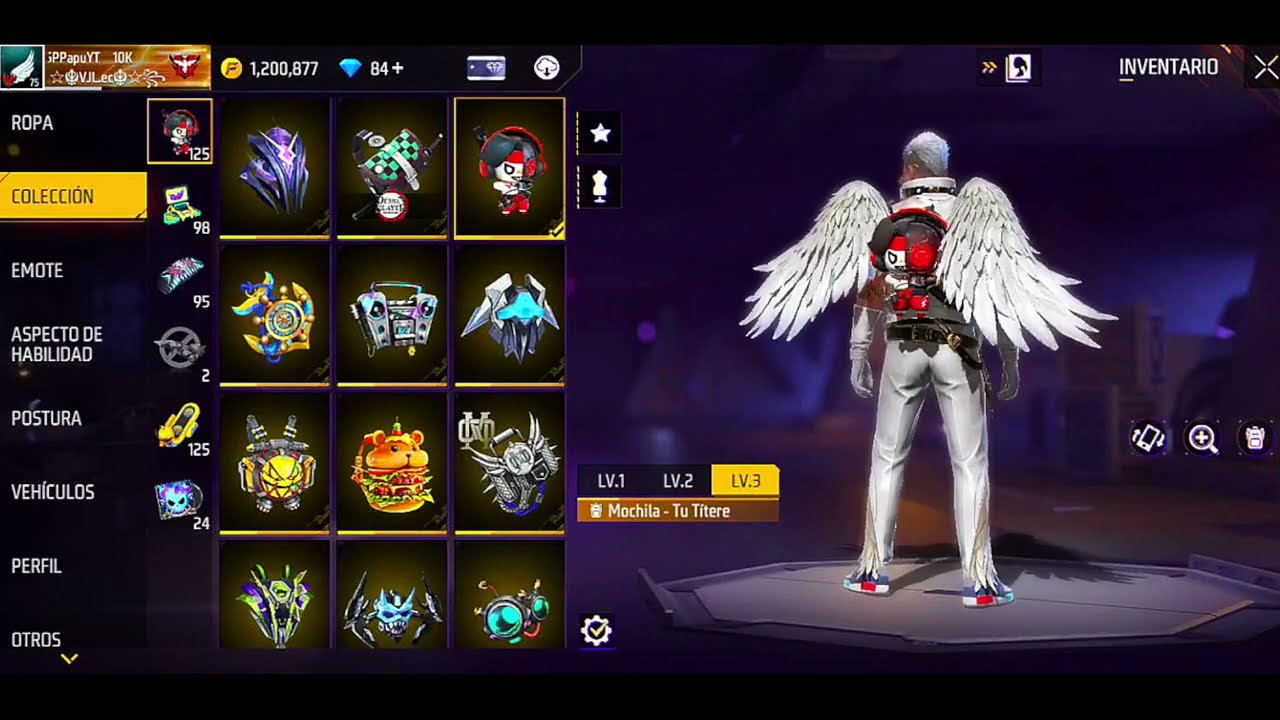The width and height of the screenshot is (1280, 720).
Task: Go to the Vehículos category
Action: (53, 492)
